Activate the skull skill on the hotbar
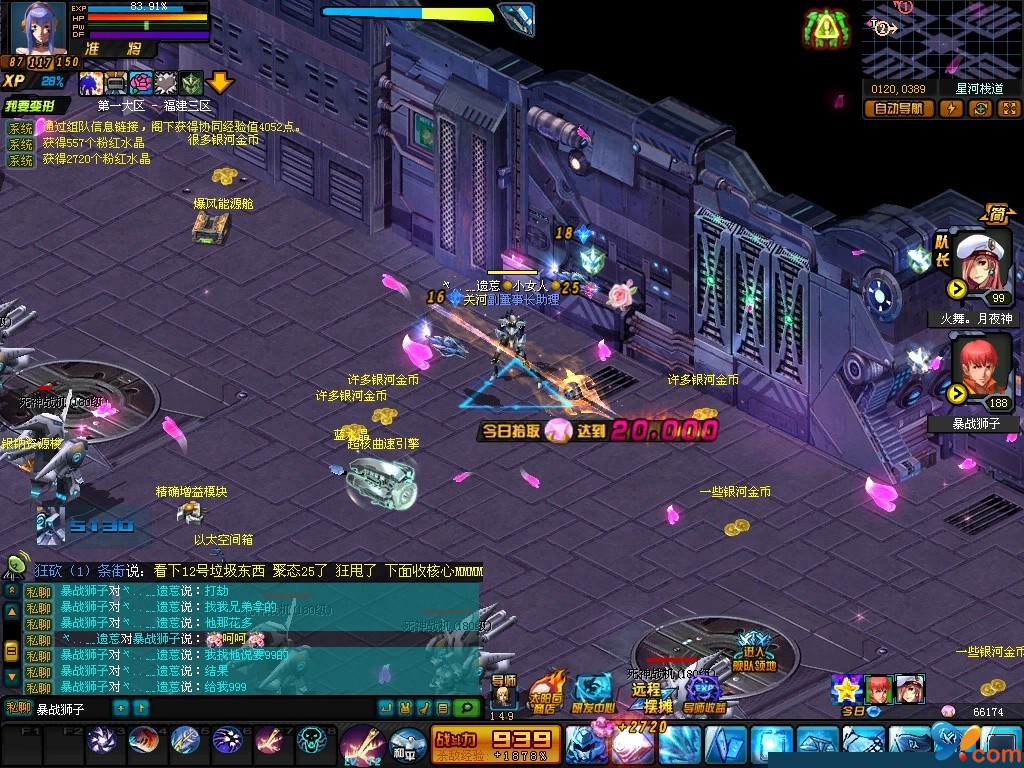The image size is (1024, 768). (x=314, y=742)
